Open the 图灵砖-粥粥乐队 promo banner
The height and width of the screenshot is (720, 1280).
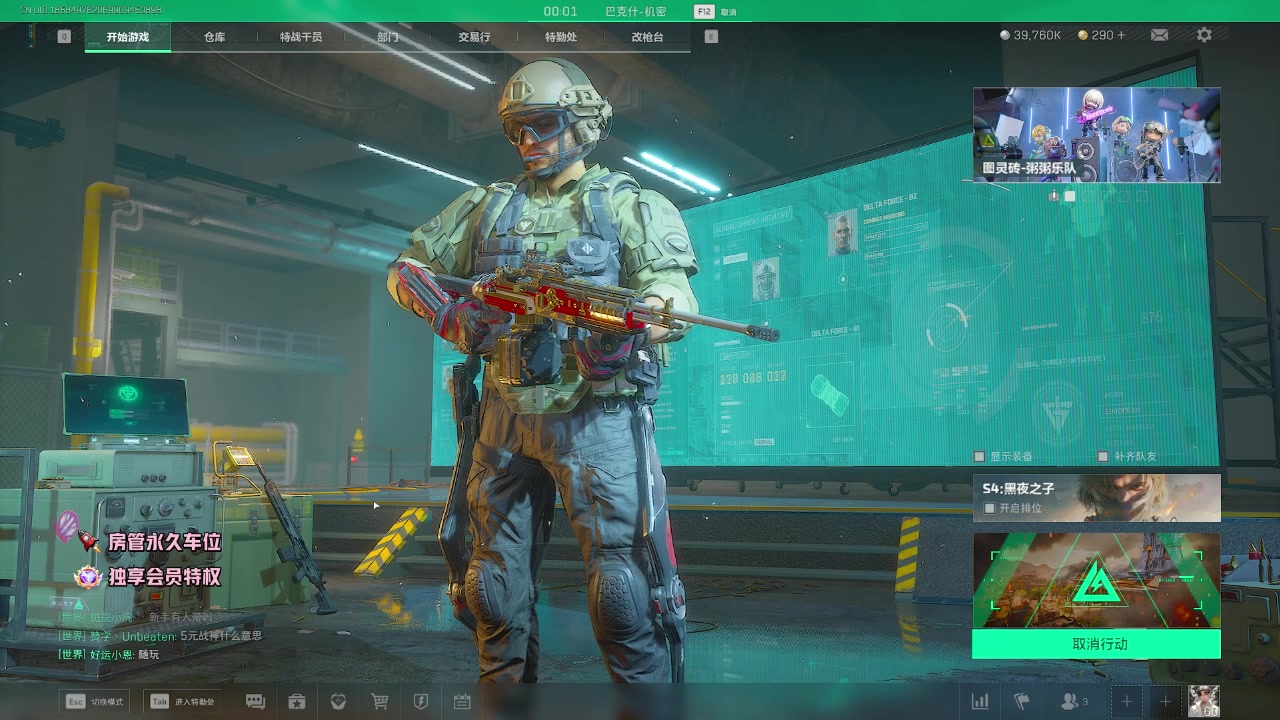click(x=1096, y=135)
